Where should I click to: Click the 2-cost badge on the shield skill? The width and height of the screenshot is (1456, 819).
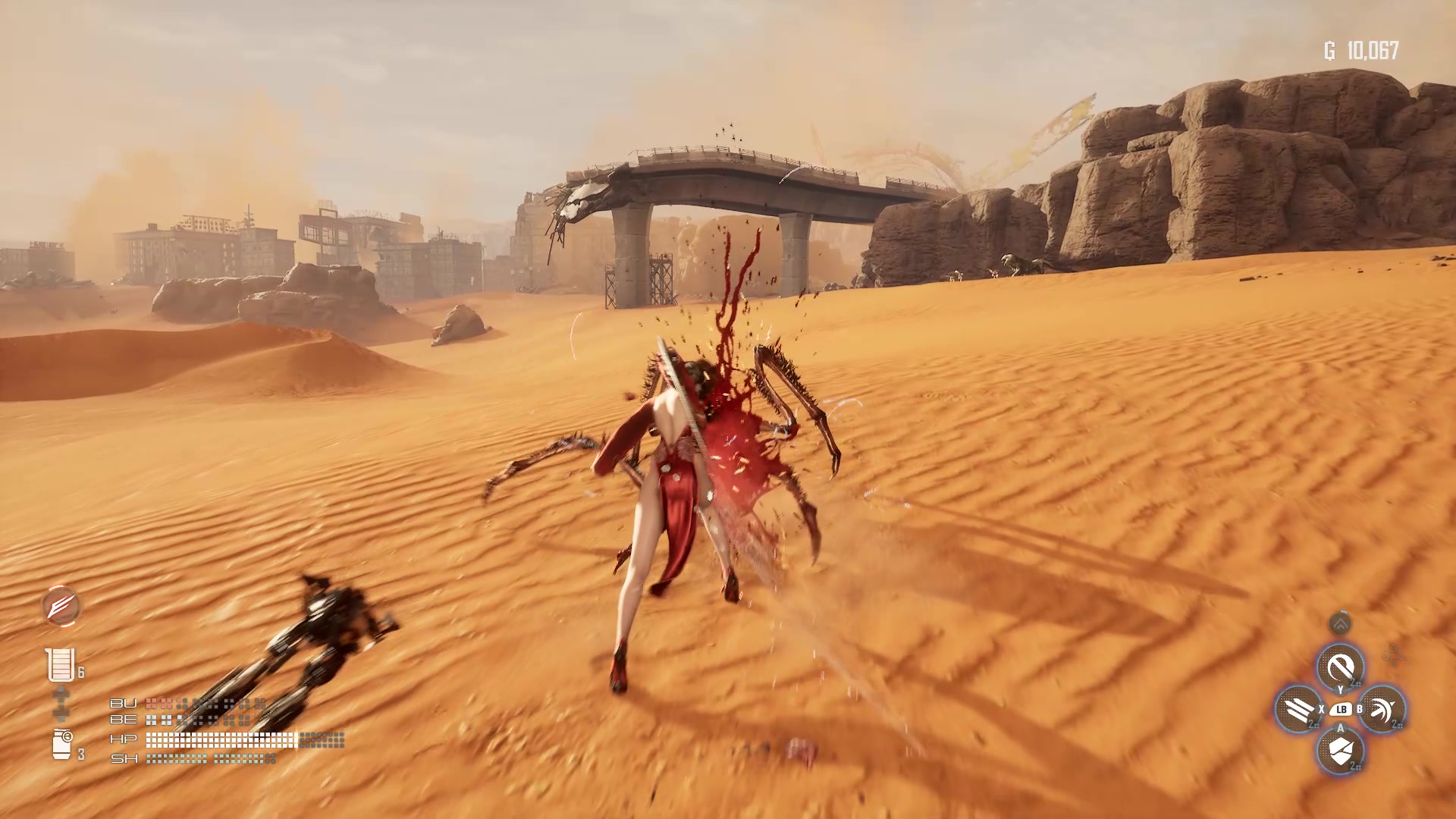[x=1354, y=765]
